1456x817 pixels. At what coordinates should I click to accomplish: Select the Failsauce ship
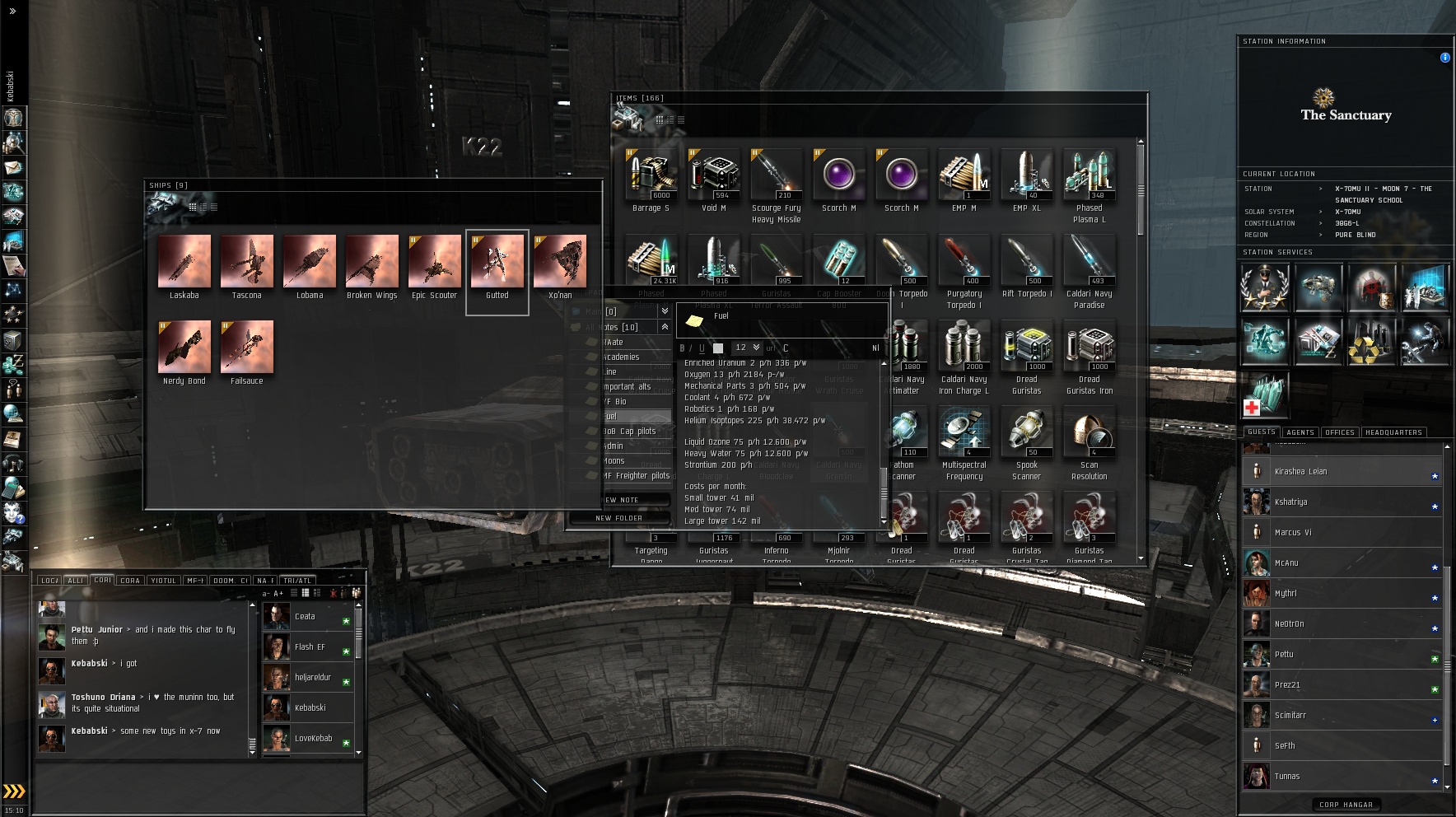[247, 348]
